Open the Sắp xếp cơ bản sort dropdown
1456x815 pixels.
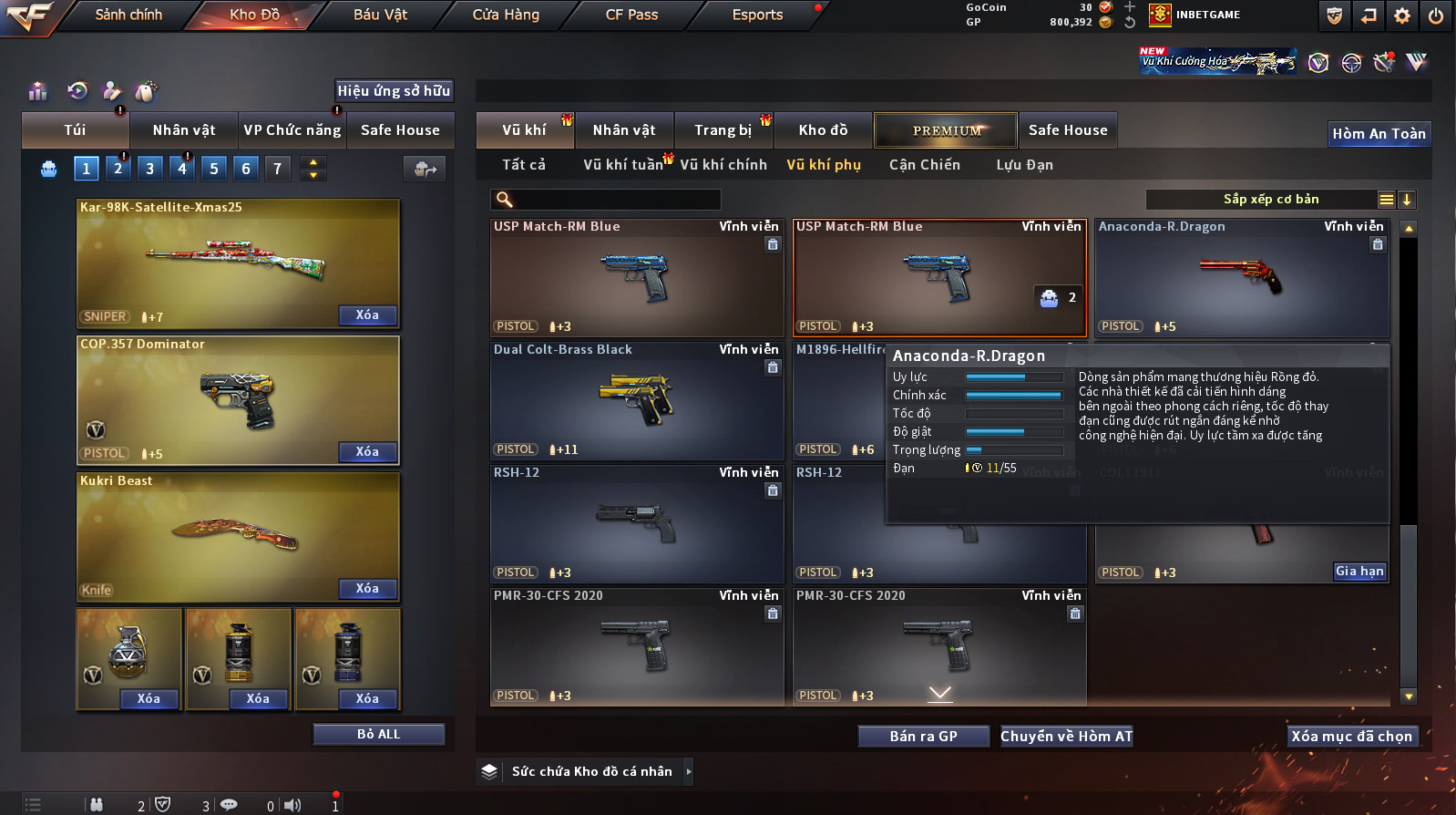coord(1271,200)
